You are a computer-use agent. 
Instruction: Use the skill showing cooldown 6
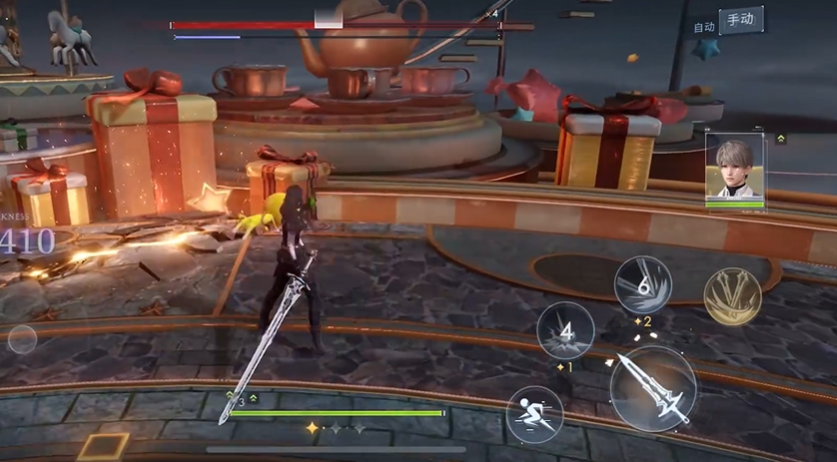642,284
